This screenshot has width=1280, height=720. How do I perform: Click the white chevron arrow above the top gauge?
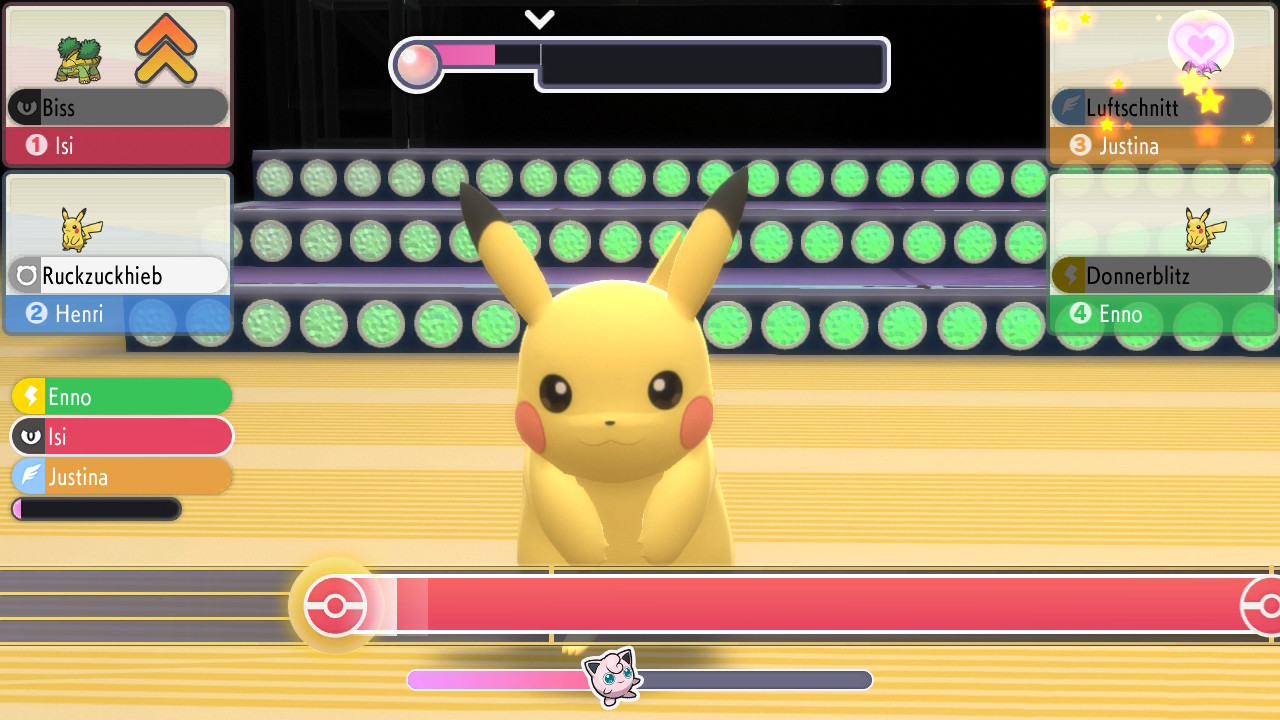[539, 19]
